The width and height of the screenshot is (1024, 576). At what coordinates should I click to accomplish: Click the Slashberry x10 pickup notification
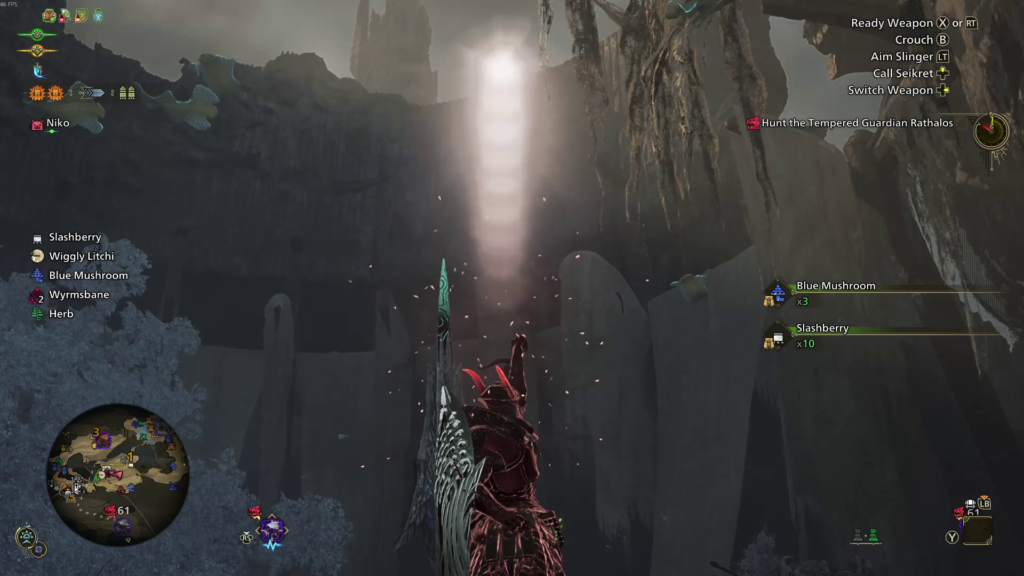tap(822, 328)
